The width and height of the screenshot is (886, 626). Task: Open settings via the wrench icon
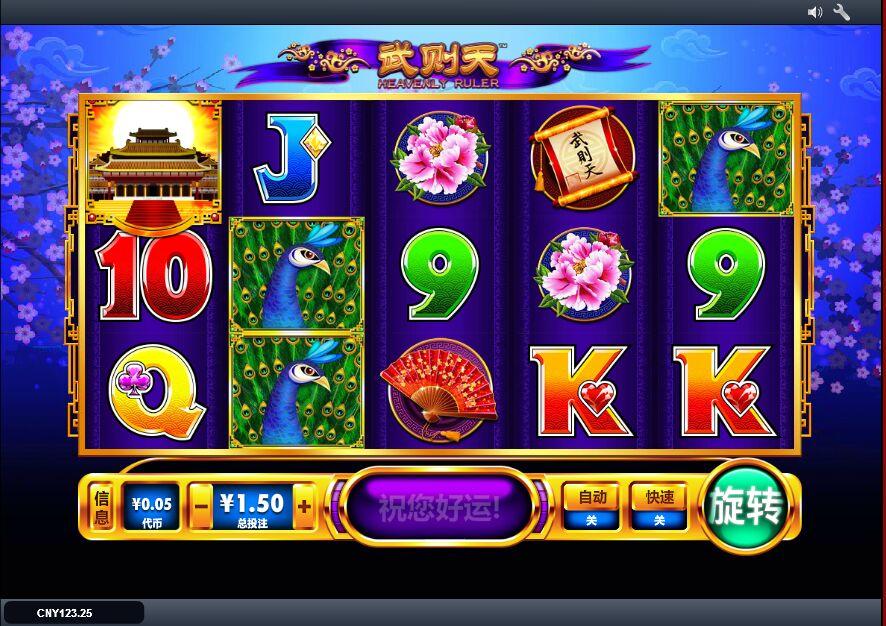click(841, 12)
